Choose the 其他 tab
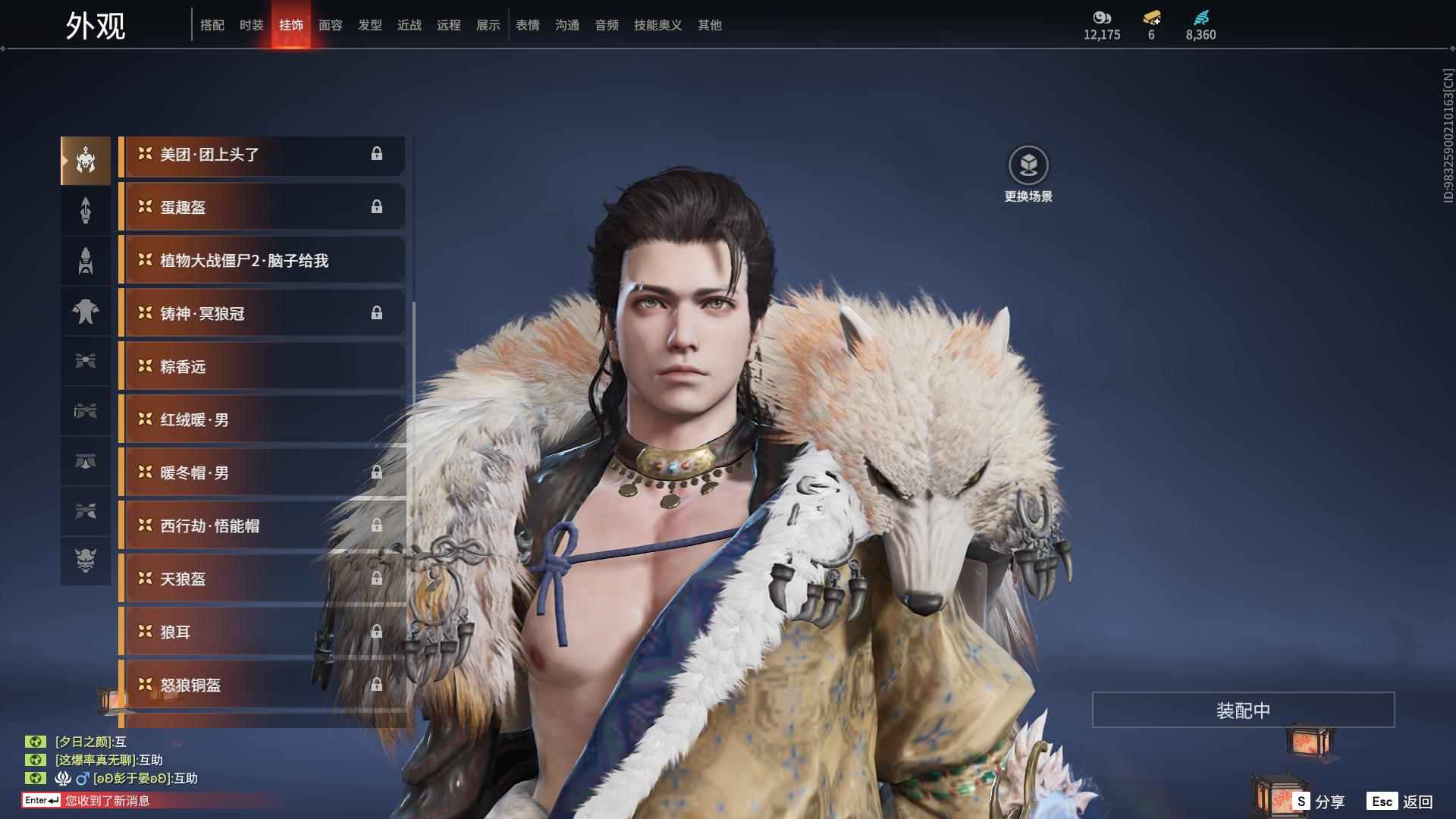 [x=709, y=25]
